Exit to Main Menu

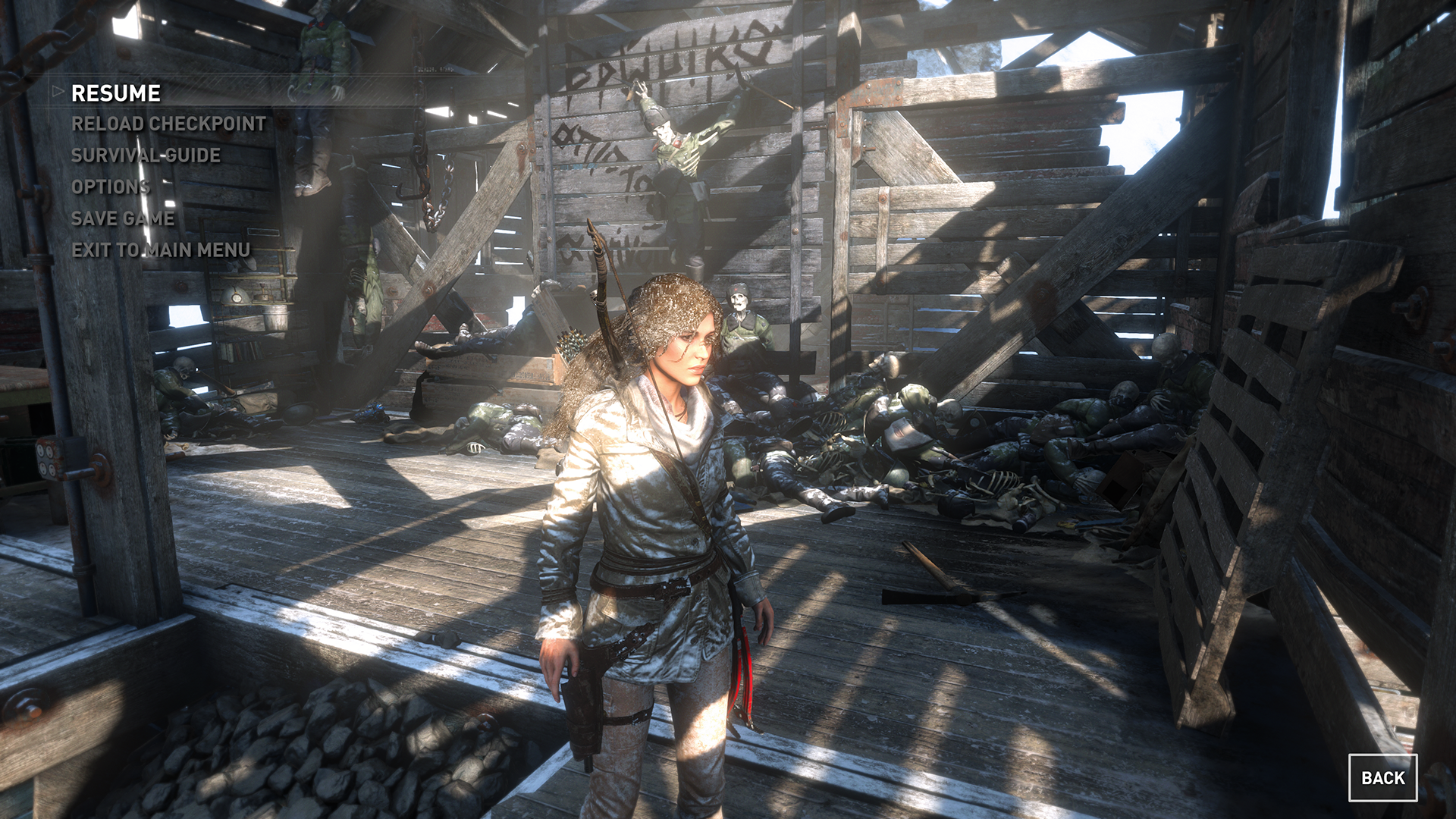tap(161, 249)
